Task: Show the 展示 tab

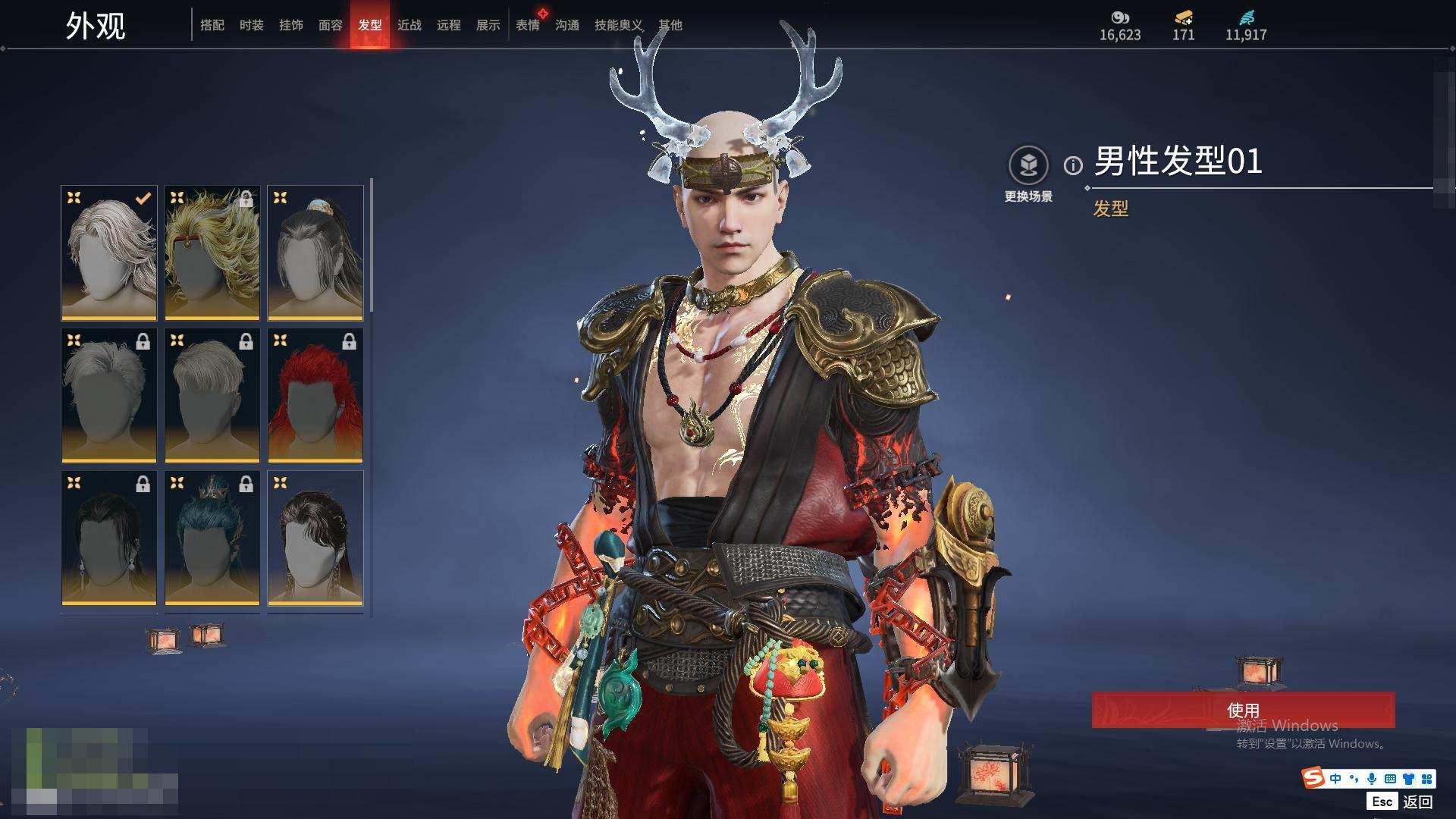Action: coord(488,25)
